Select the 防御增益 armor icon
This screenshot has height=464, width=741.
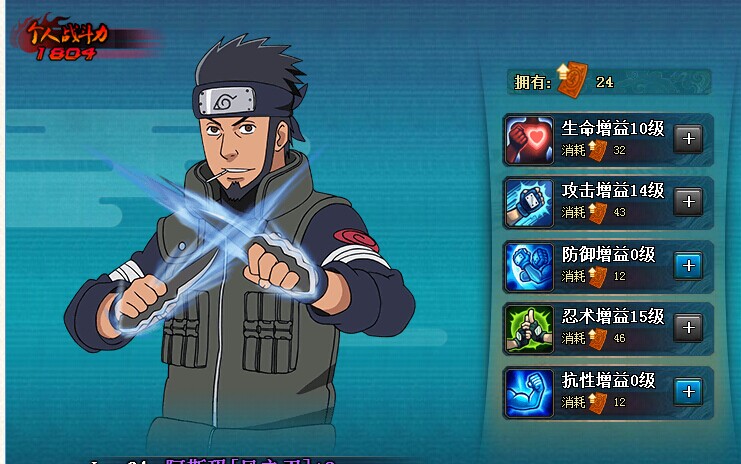(x=530, y=265)
